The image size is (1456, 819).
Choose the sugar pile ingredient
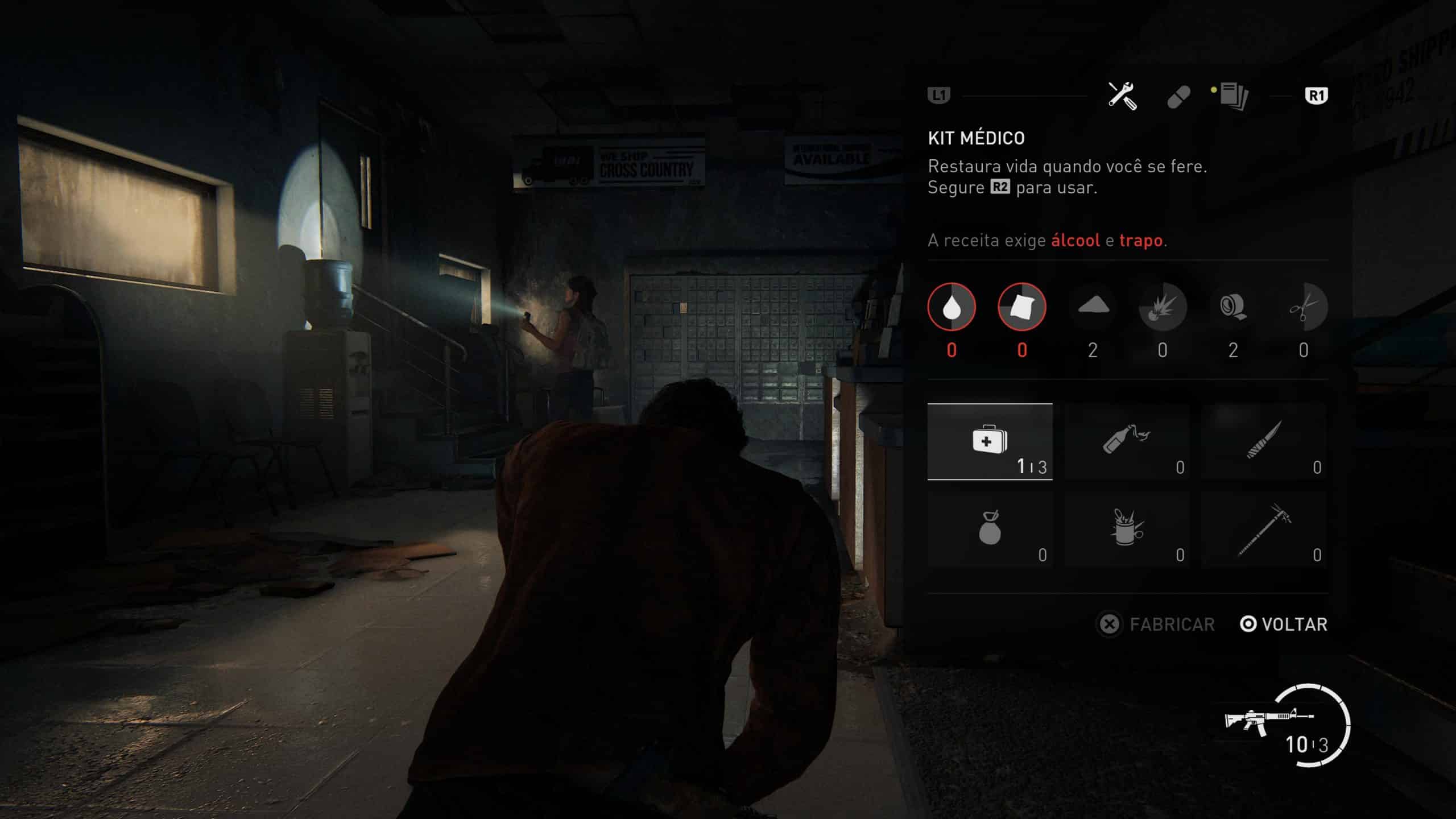pyautogui.click(x=1093, y=307)
